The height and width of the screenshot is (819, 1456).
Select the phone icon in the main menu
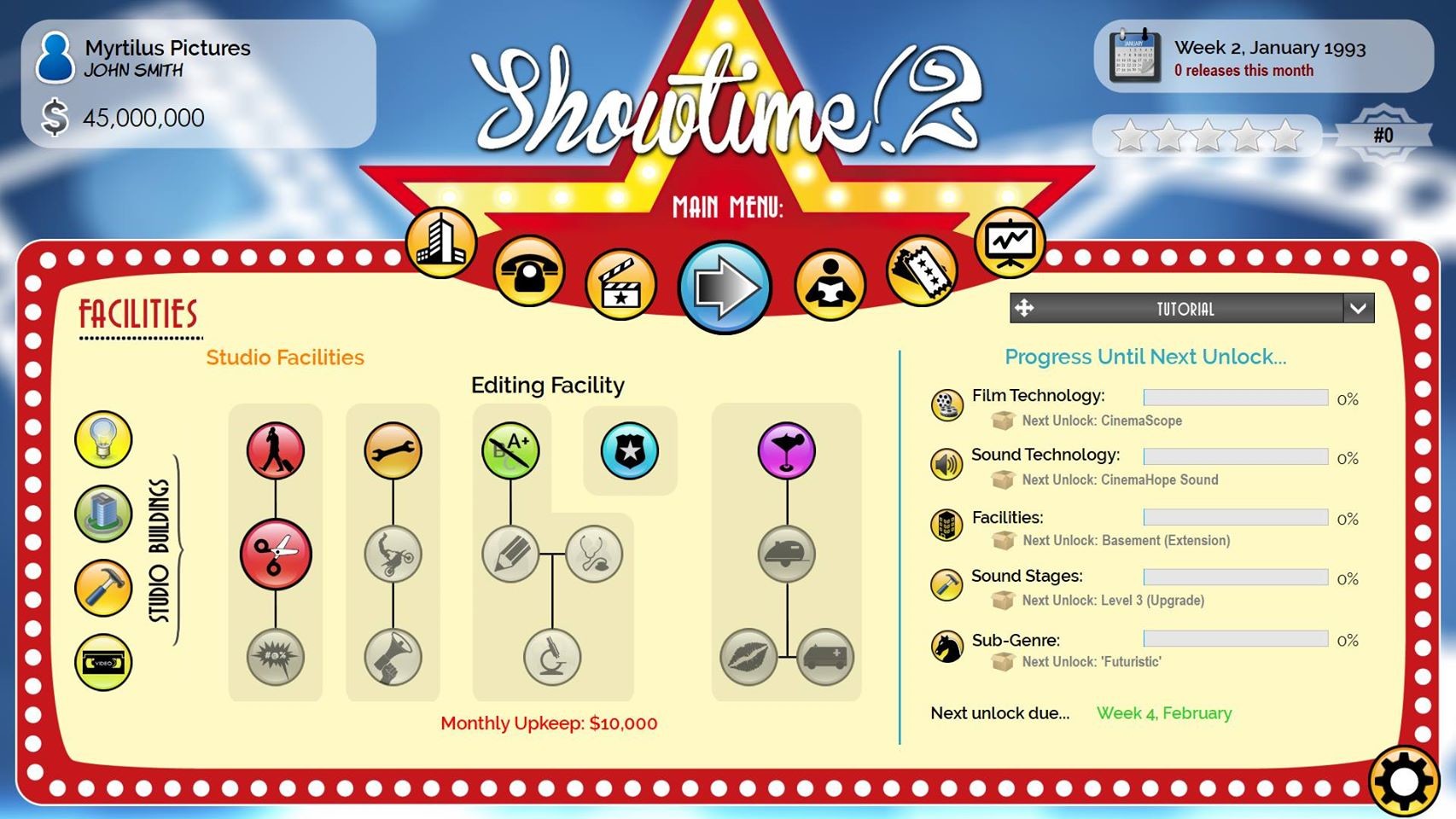[x=529, y=271]
